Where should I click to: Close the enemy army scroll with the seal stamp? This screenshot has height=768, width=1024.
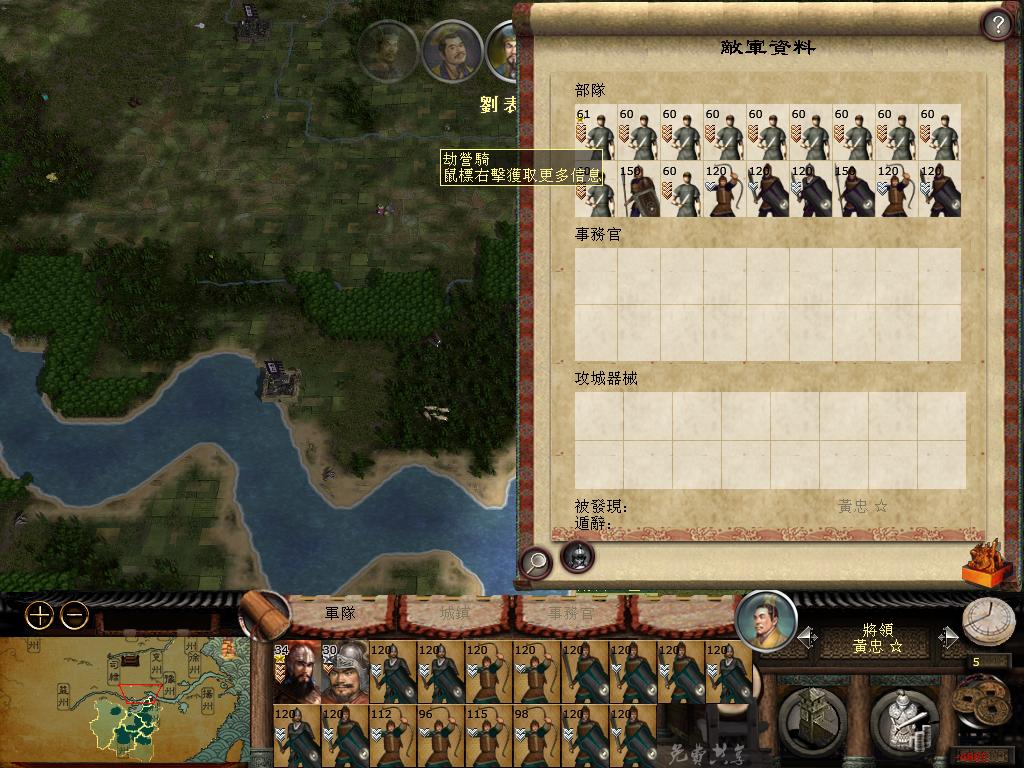(x=981, y=562)
